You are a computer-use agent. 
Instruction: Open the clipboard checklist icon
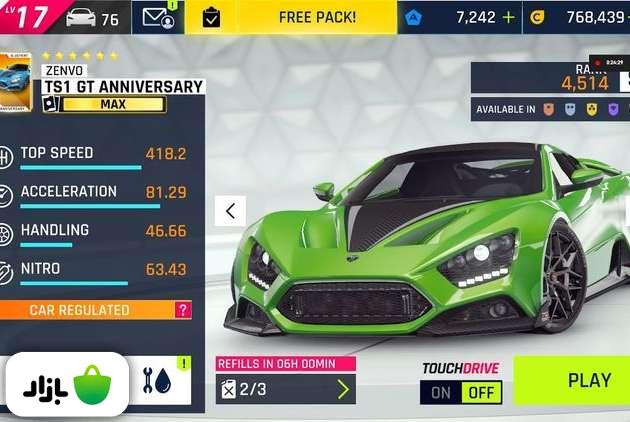pyautogui.click(x=211, y=17)
